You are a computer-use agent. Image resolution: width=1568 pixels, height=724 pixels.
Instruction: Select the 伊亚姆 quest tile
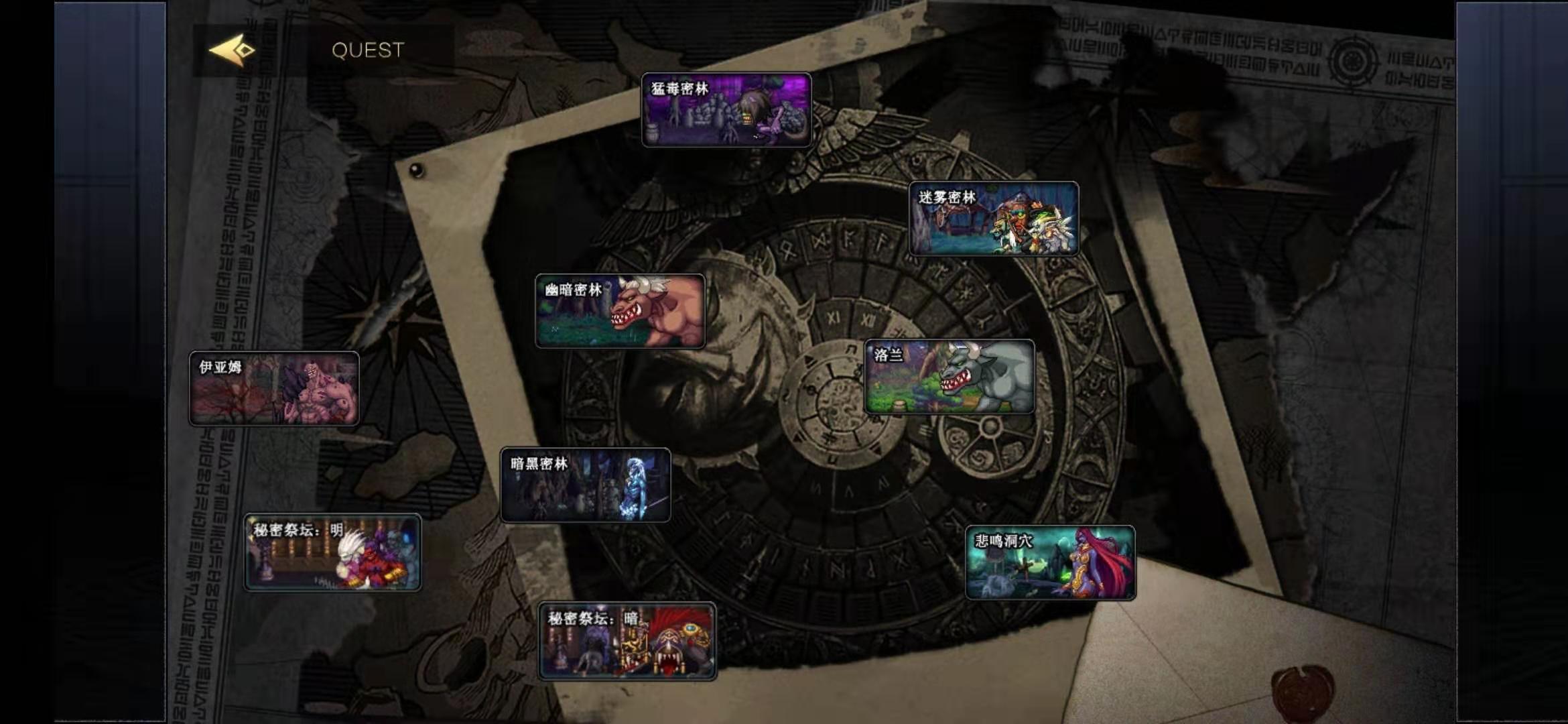274,388
